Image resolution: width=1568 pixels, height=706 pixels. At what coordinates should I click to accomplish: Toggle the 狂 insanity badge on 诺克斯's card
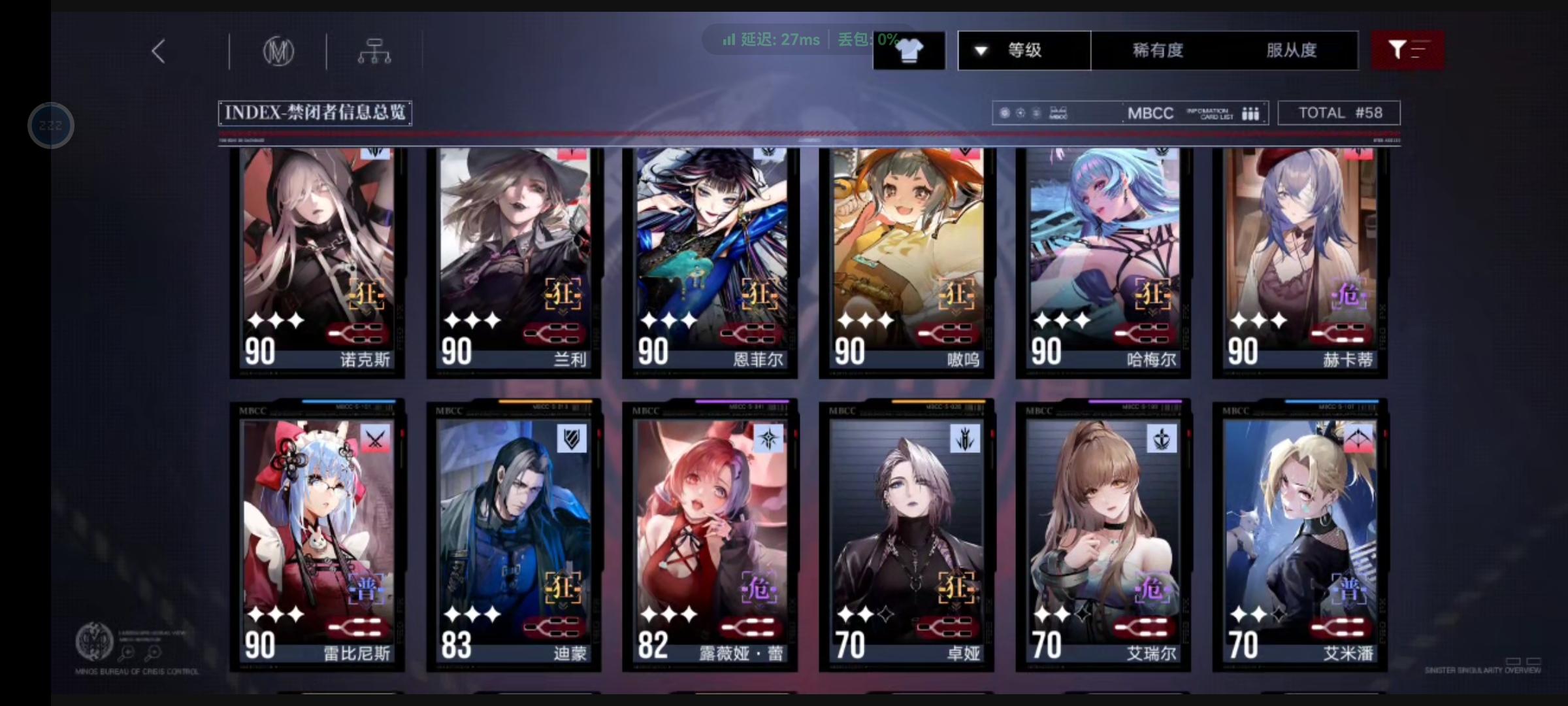click(367, 295)
